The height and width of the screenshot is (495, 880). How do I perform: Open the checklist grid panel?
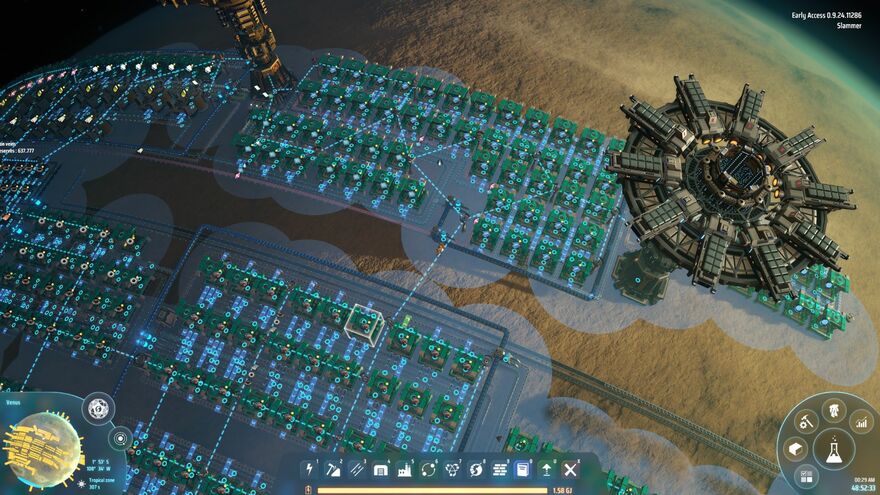click(806, 477)
